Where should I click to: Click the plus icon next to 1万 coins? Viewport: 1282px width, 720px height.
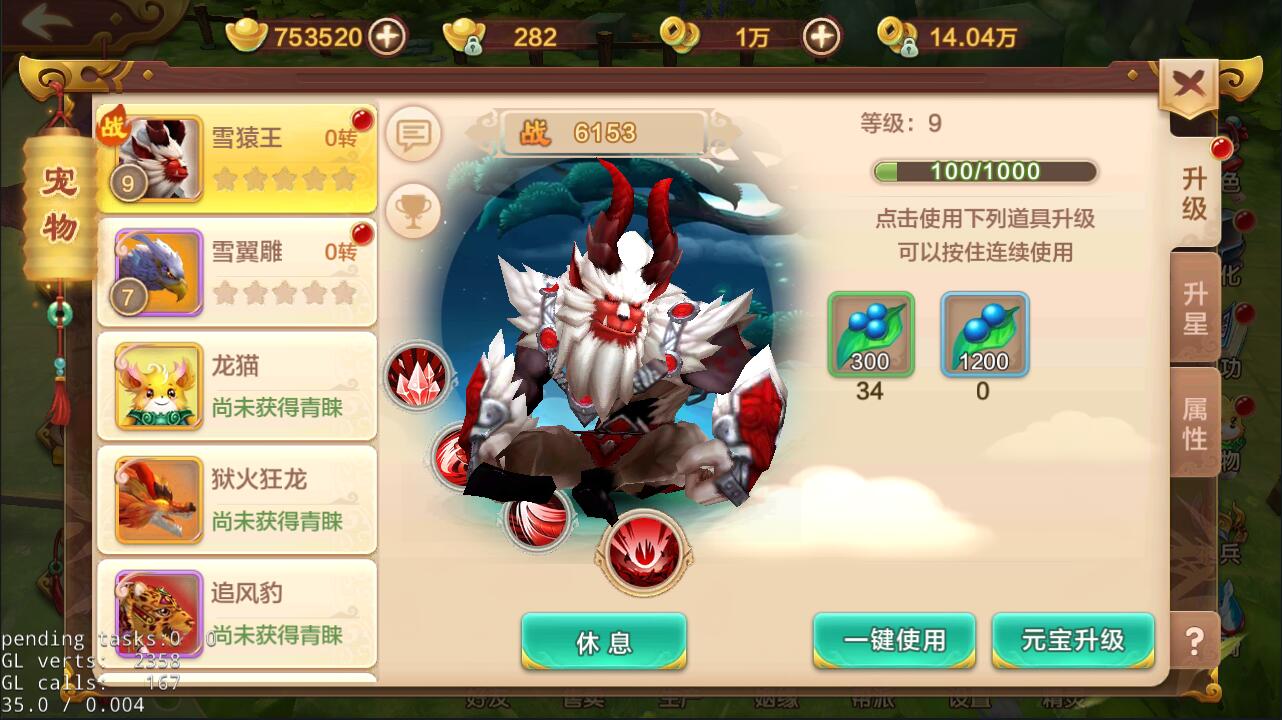[822, 35]
